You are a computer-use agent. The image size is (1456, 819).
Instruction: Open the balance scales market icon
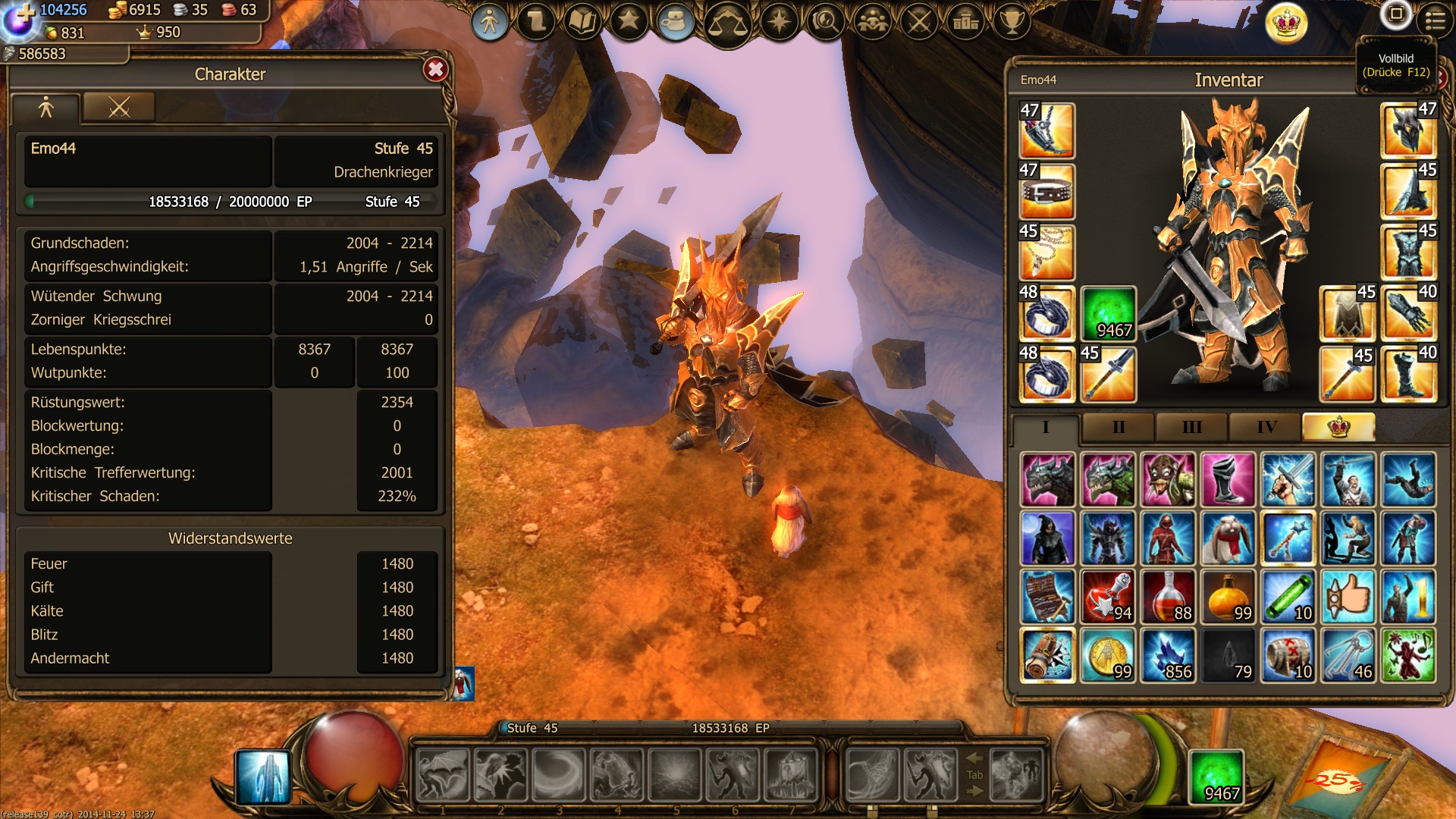pos(727,23)
